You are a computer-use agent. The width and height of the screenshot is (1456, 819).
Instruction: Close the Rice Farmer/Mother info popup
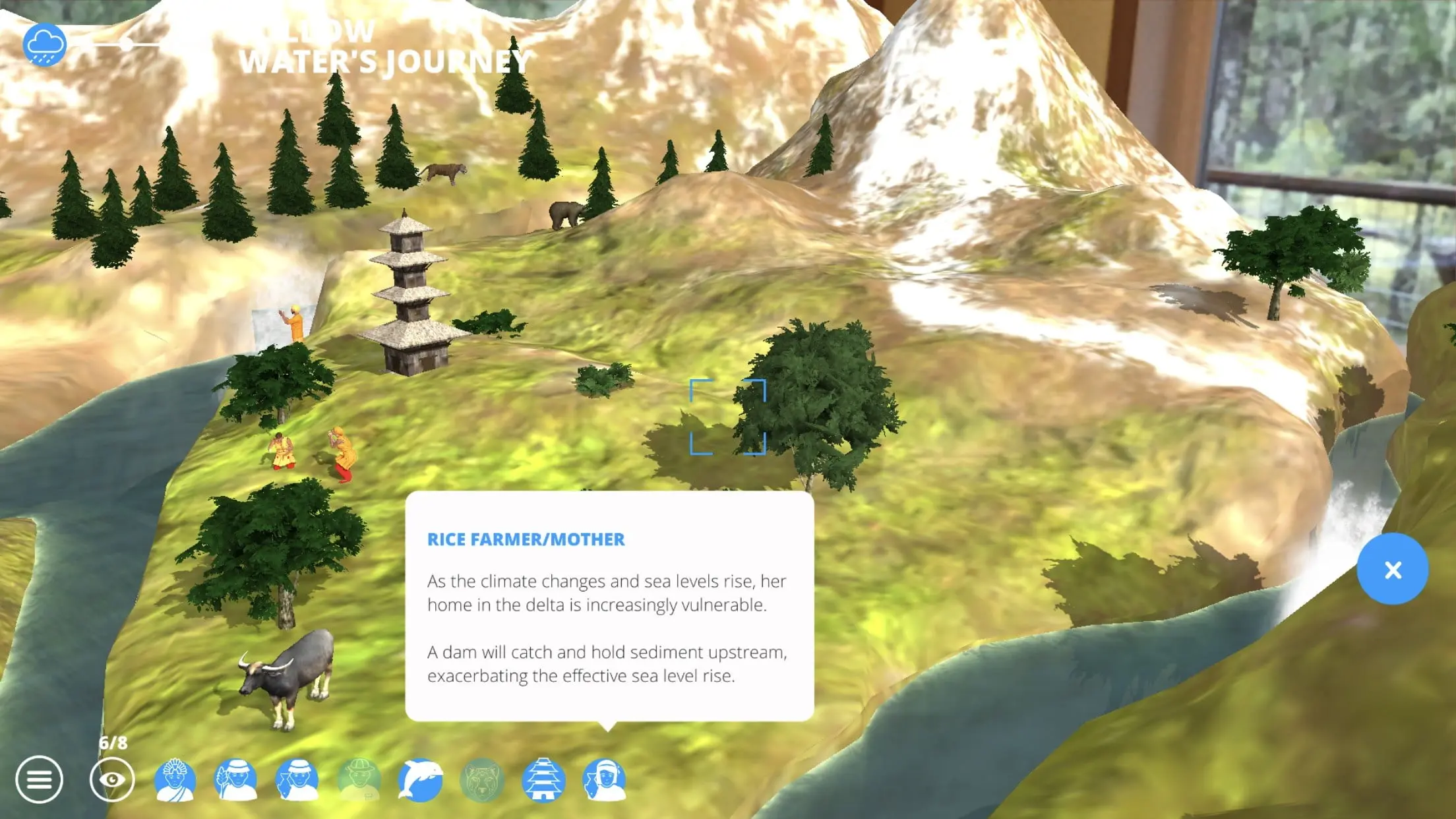(1392, 570)
